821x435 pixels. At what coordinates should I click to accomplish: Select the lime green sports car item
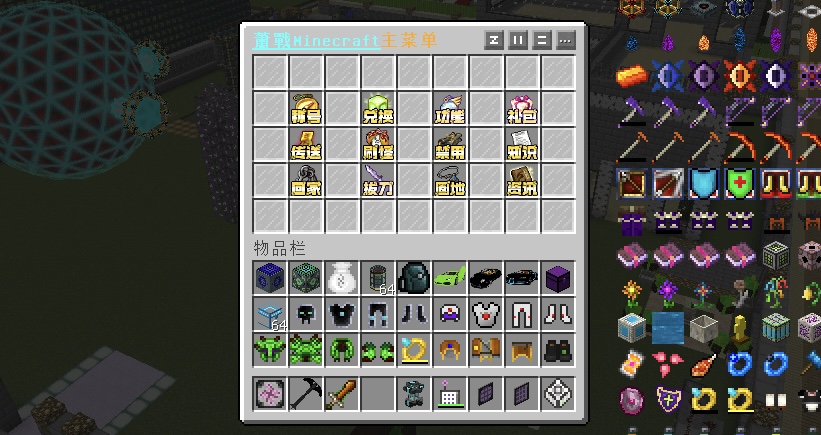click(449, 277)
